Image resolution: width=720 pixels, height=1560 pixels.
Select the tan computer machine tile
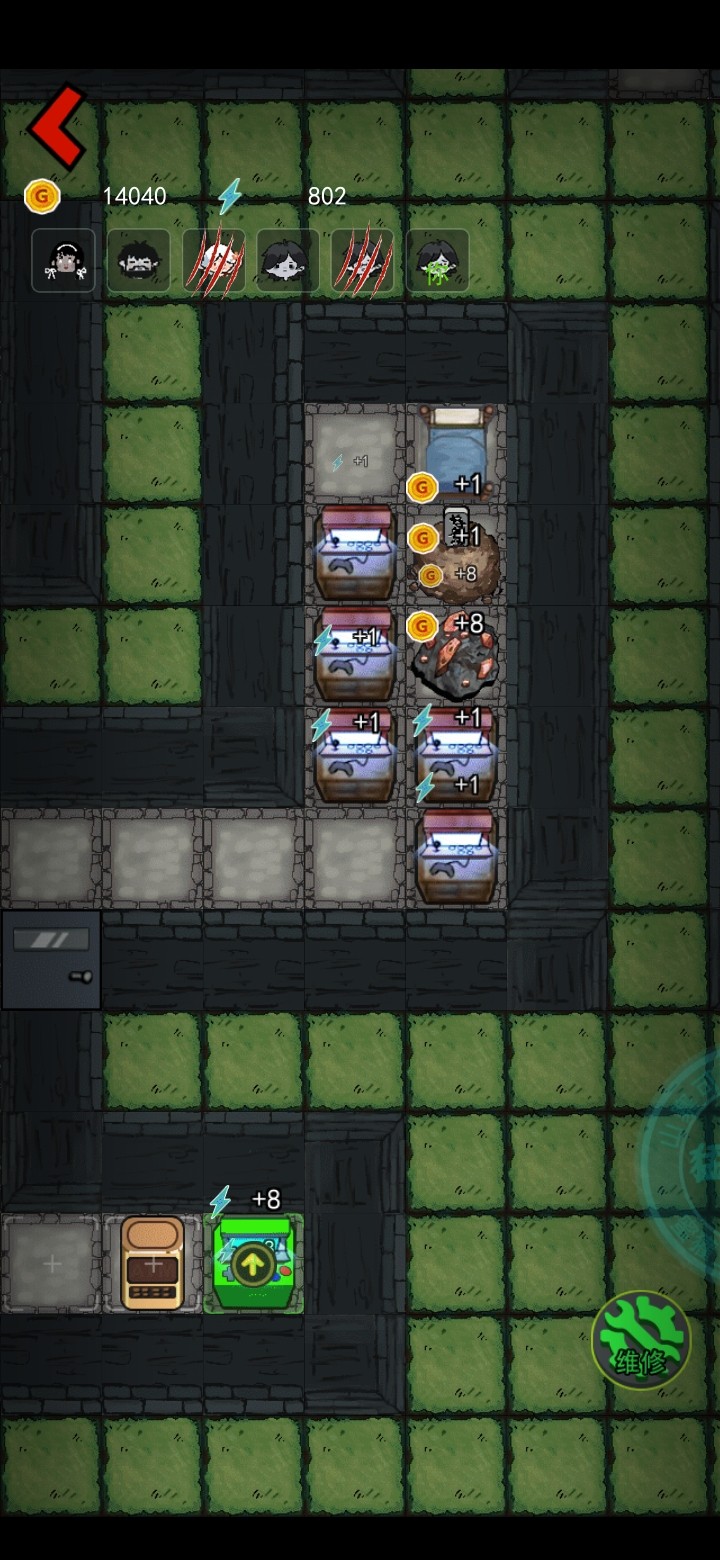pos(153,1264)
